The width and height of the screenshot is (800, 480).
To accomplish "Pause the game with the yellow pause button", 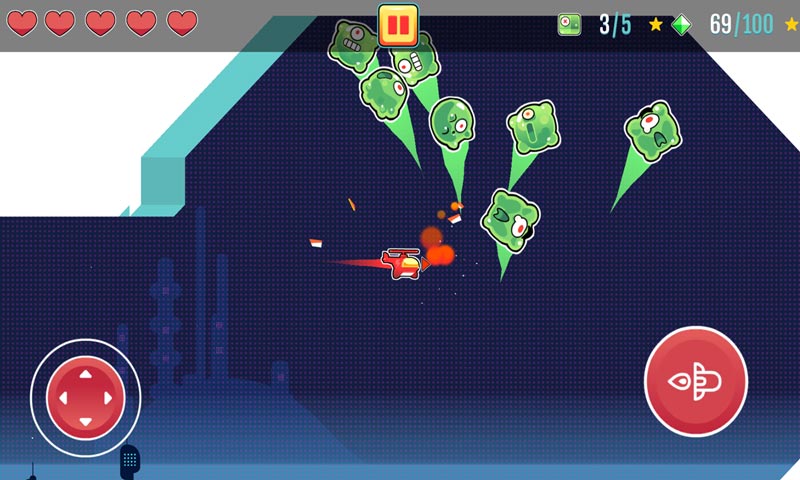I will [x=397, y=24].
